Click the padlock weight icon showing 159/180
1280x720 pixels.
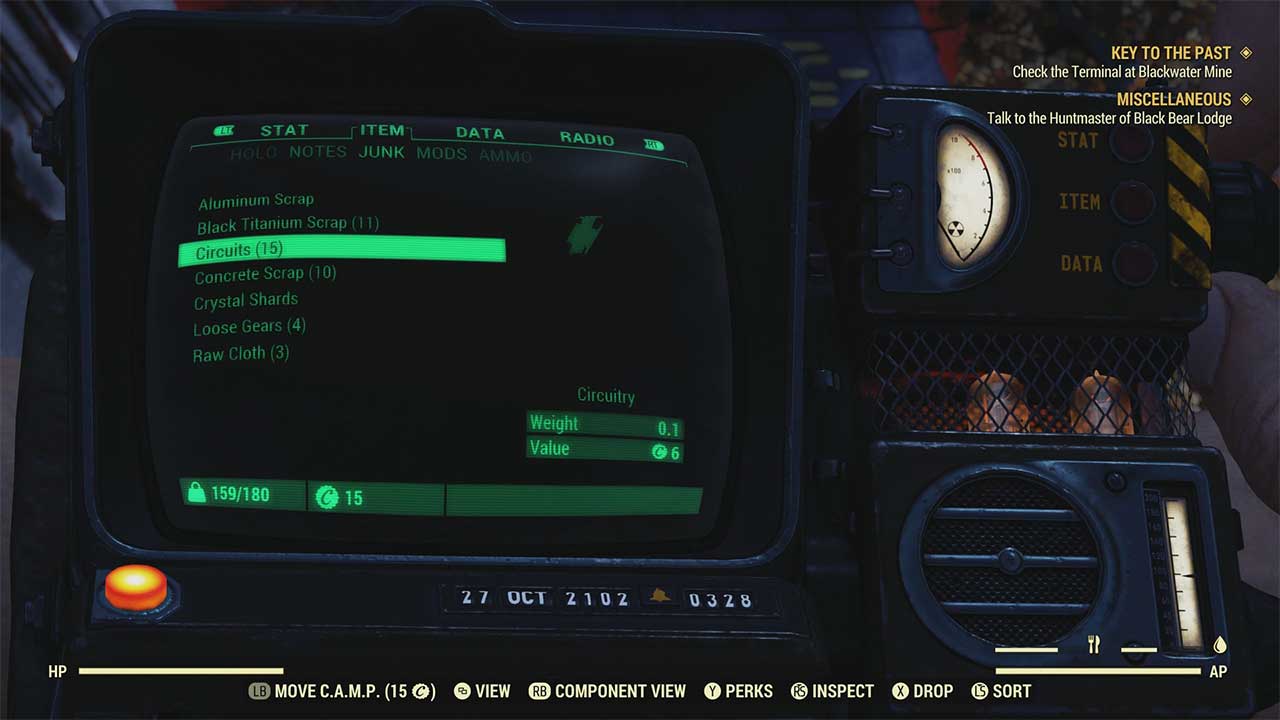pyautogui.click(x=195, y=494)
